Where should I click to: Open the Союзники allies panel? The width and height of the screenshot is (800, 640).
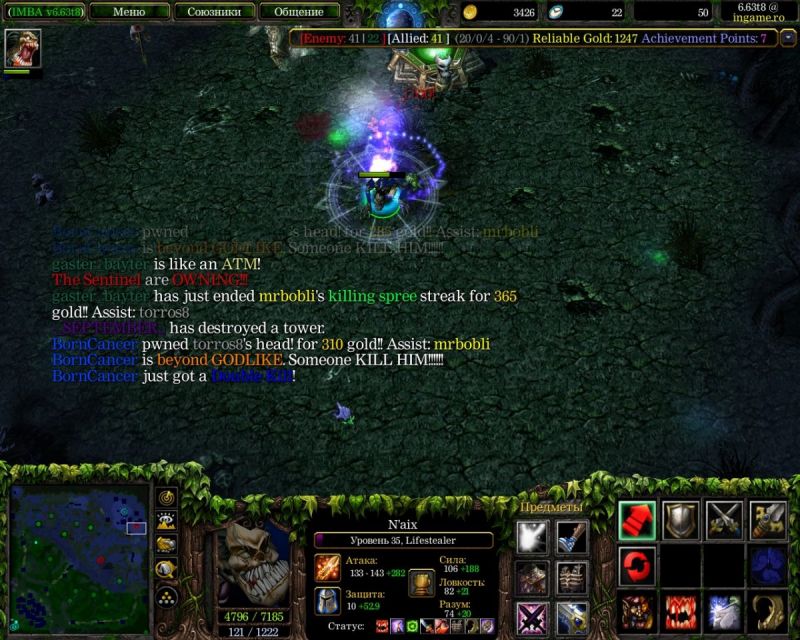[213, 12]
